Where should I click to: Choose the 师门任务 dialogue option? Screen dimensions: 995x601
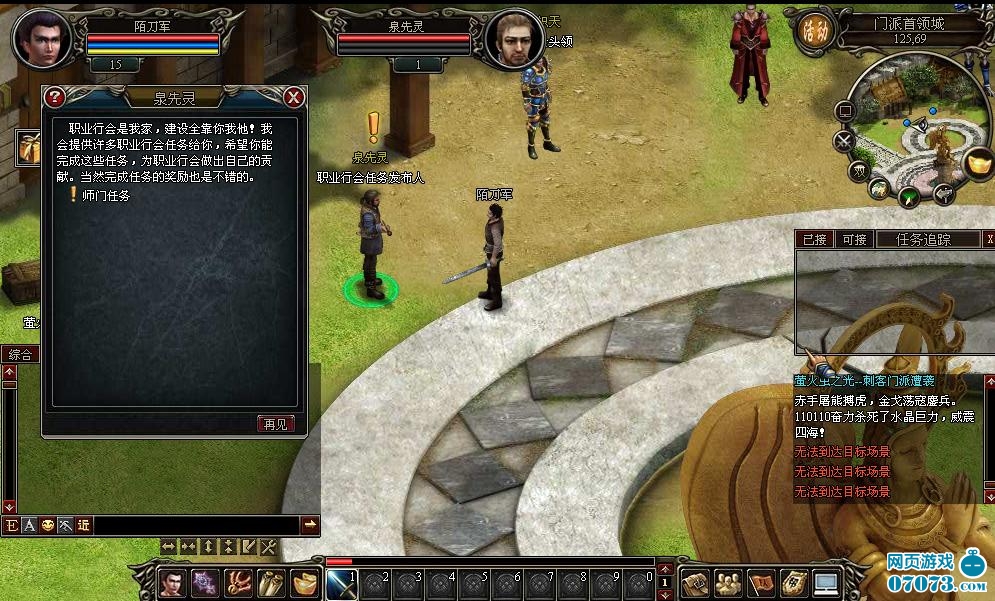[x=107, y=196]
